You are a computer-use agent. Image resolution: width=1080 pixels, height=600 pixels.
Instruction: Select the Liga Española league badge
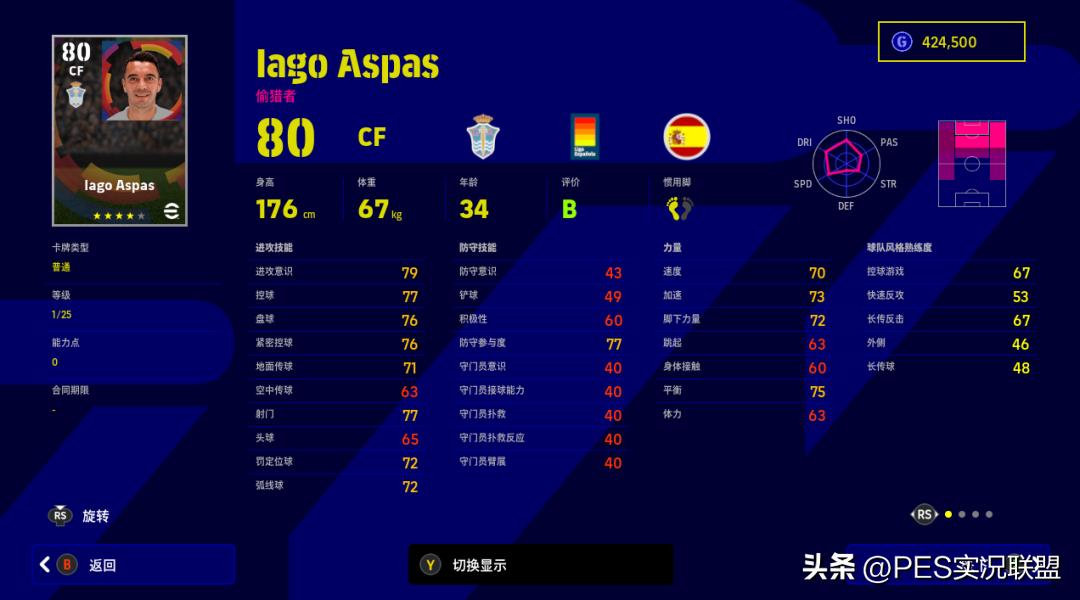pyautogui.click(x=585, y=137)
